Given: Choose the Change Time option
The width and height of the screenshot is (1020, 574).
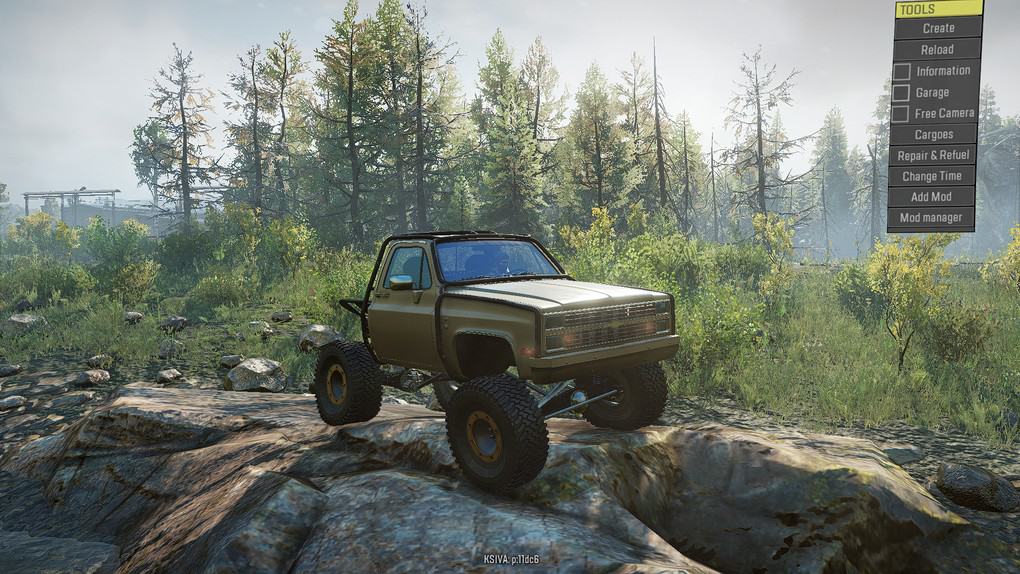Looking at the screenshot, I should (x=931, y=176).
